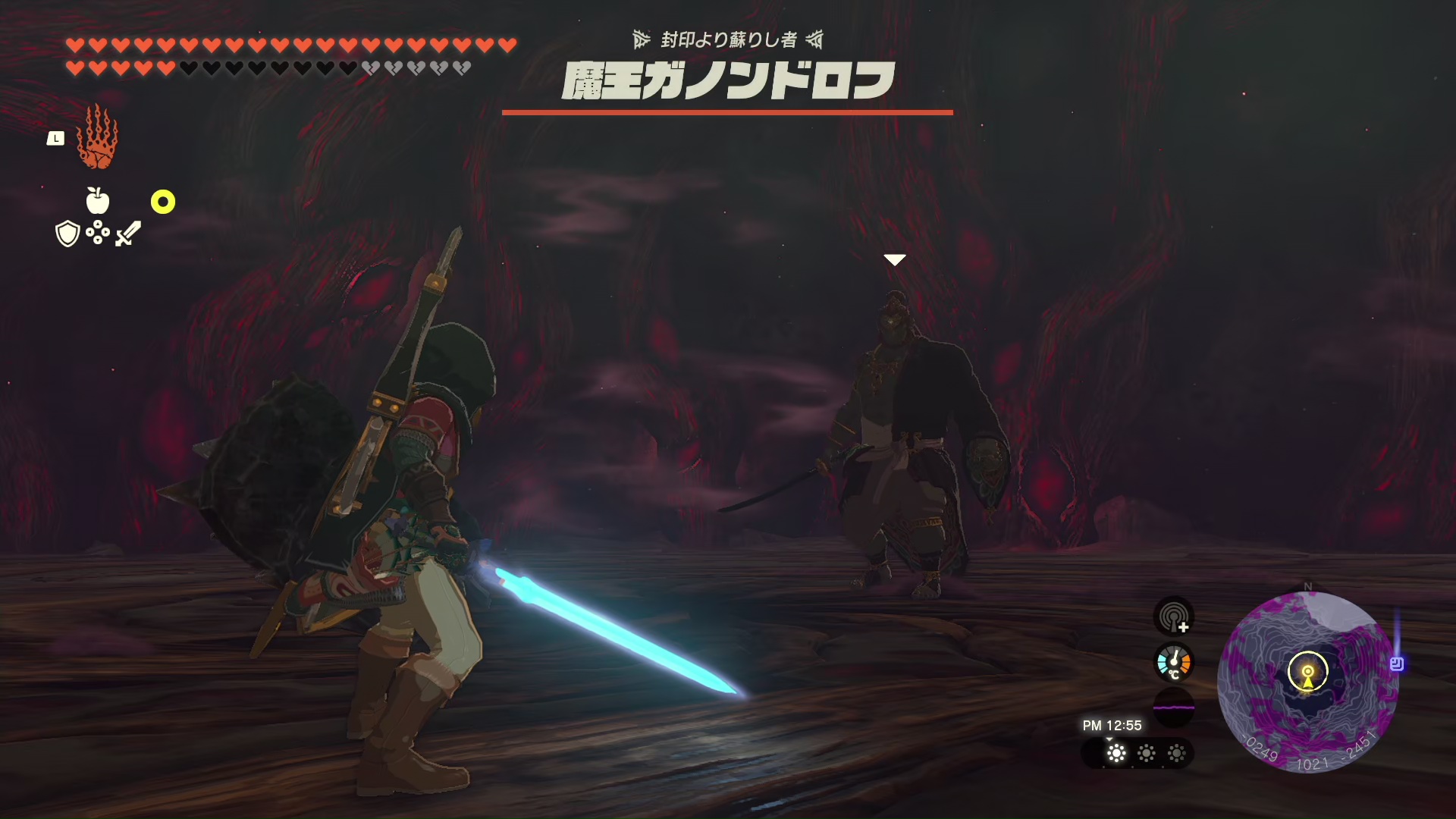
Task: Click the purple noise level gauge
Action: (x=1174, y=708)
